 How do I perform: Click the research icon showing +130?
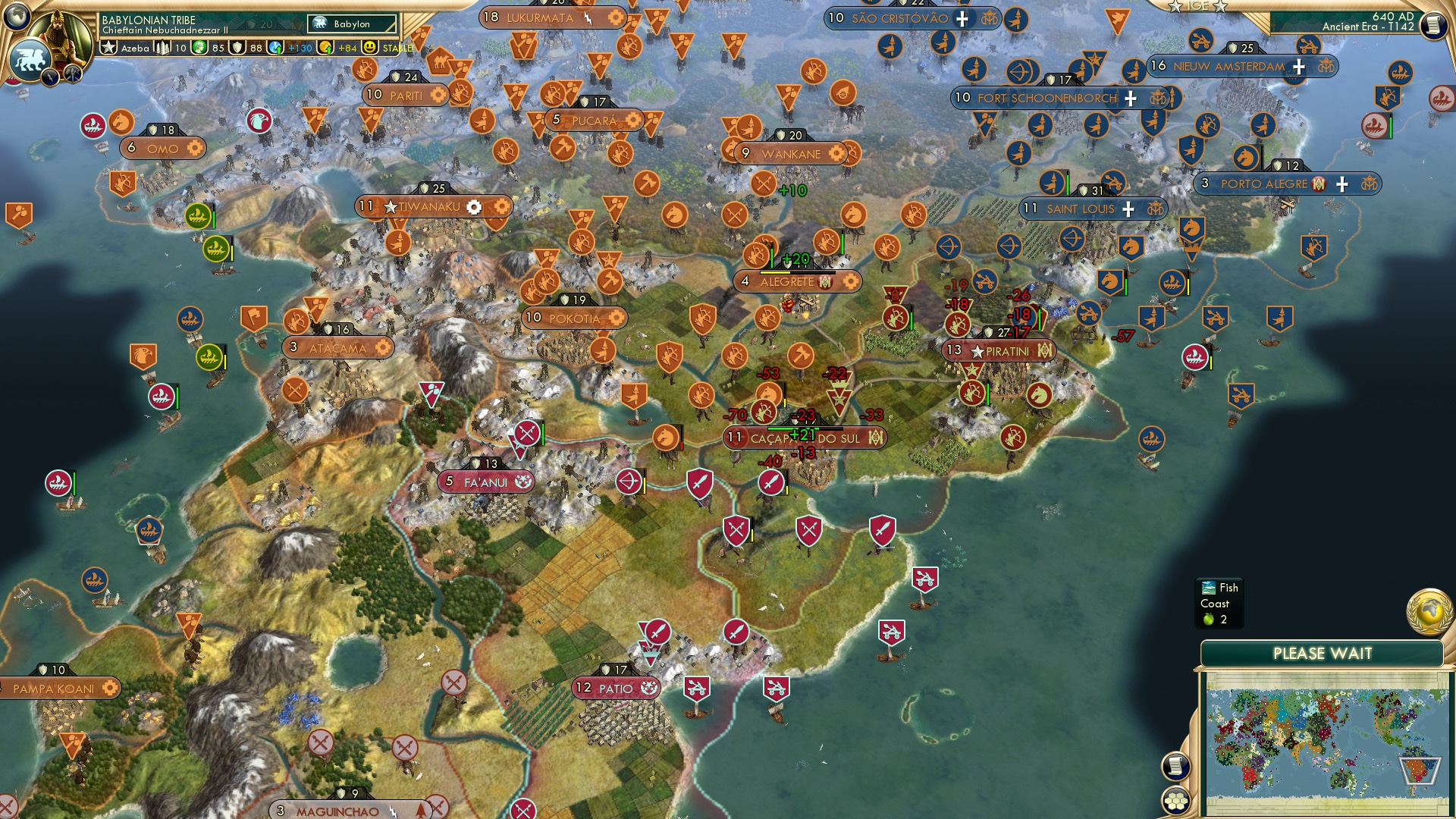pyautogui.click(x=275, y=48)
